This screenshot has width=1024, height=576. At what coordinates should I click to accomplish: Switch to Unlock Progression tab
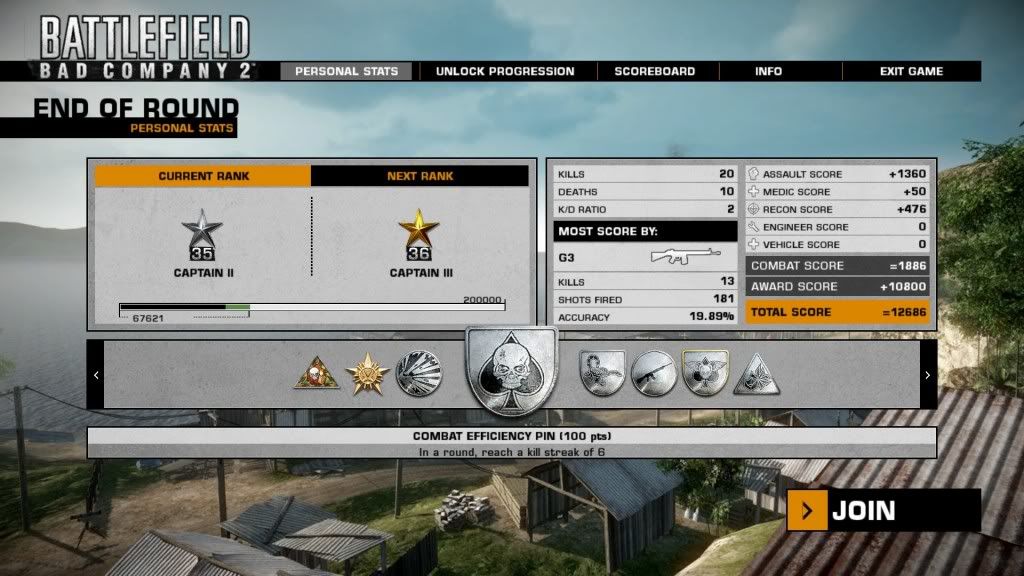[504, 71]
